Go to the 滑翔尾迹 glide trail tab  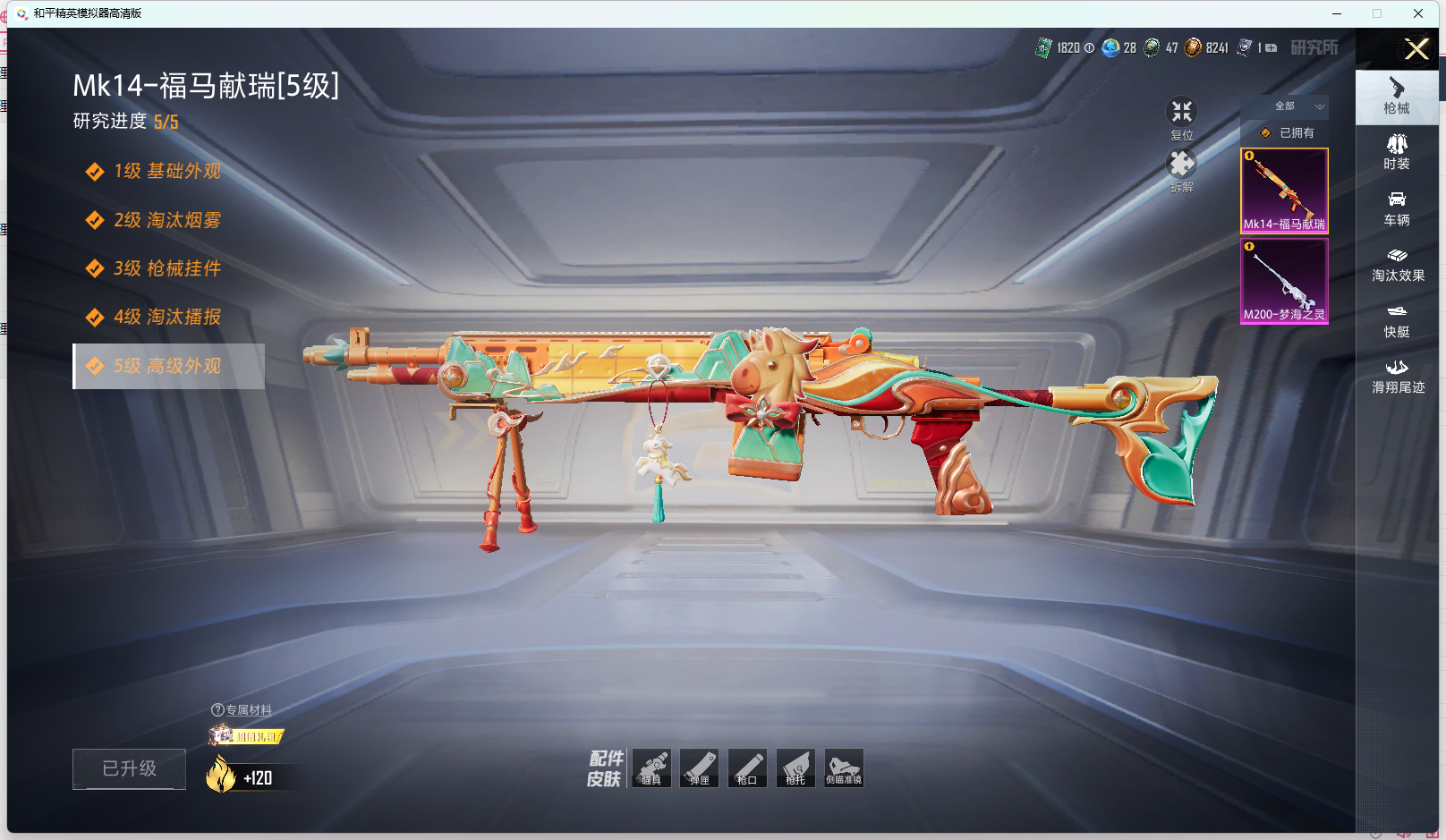point(1398,376)
